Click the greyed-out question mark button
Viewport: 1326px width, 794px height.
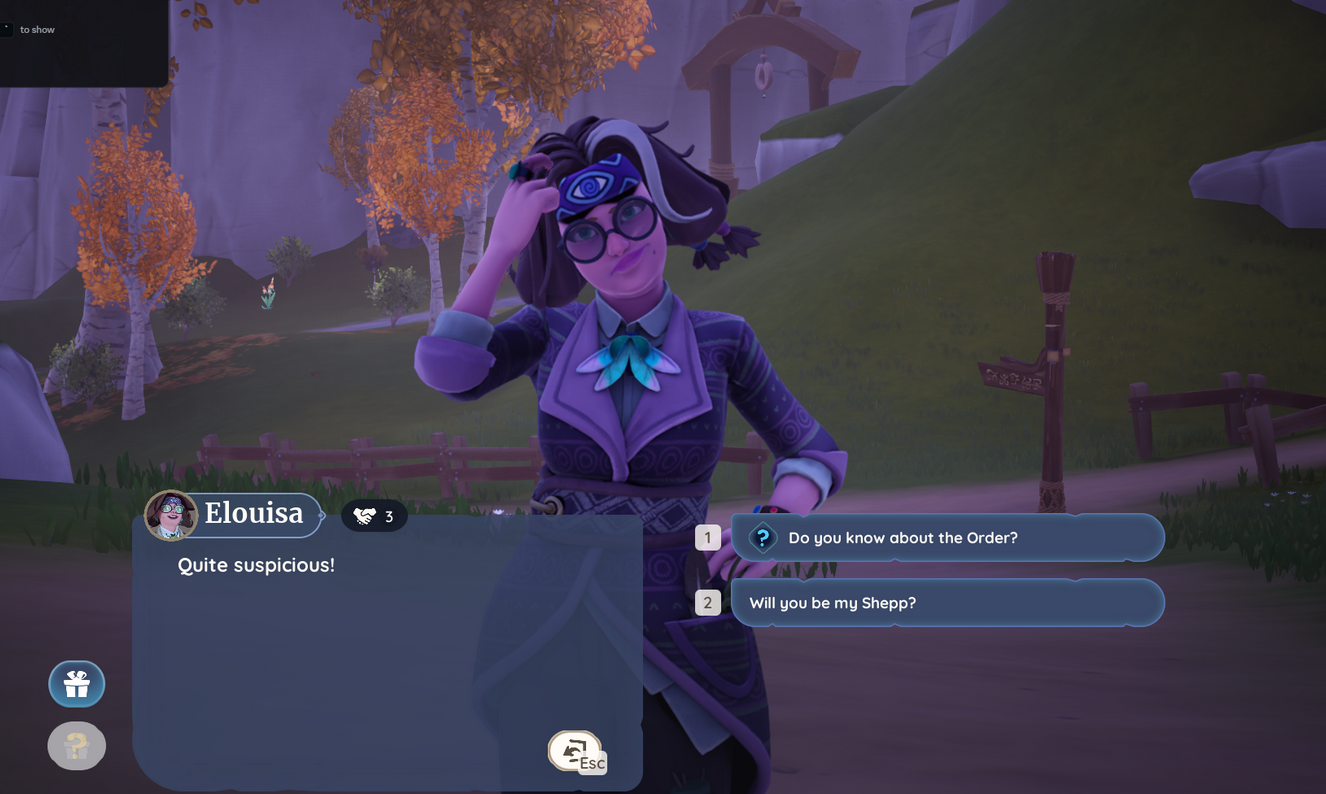click(77, 746)
